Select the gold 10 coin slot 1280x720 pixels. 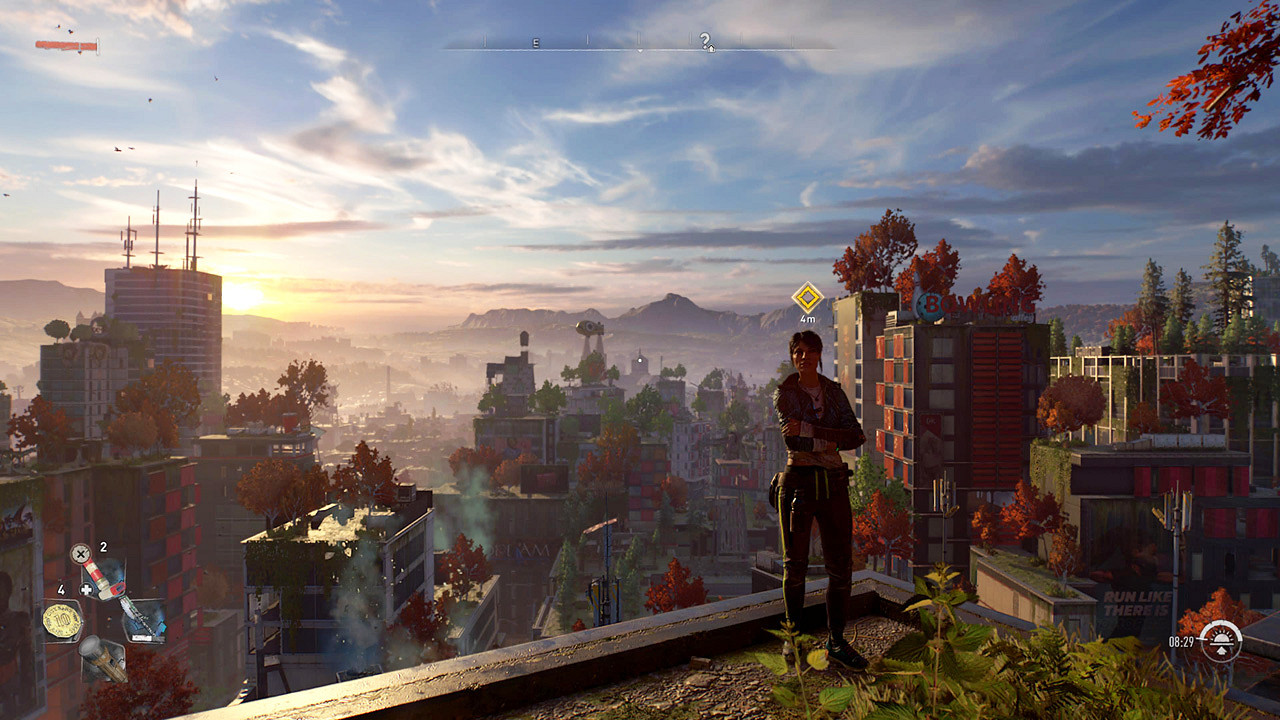coord(62,620)
